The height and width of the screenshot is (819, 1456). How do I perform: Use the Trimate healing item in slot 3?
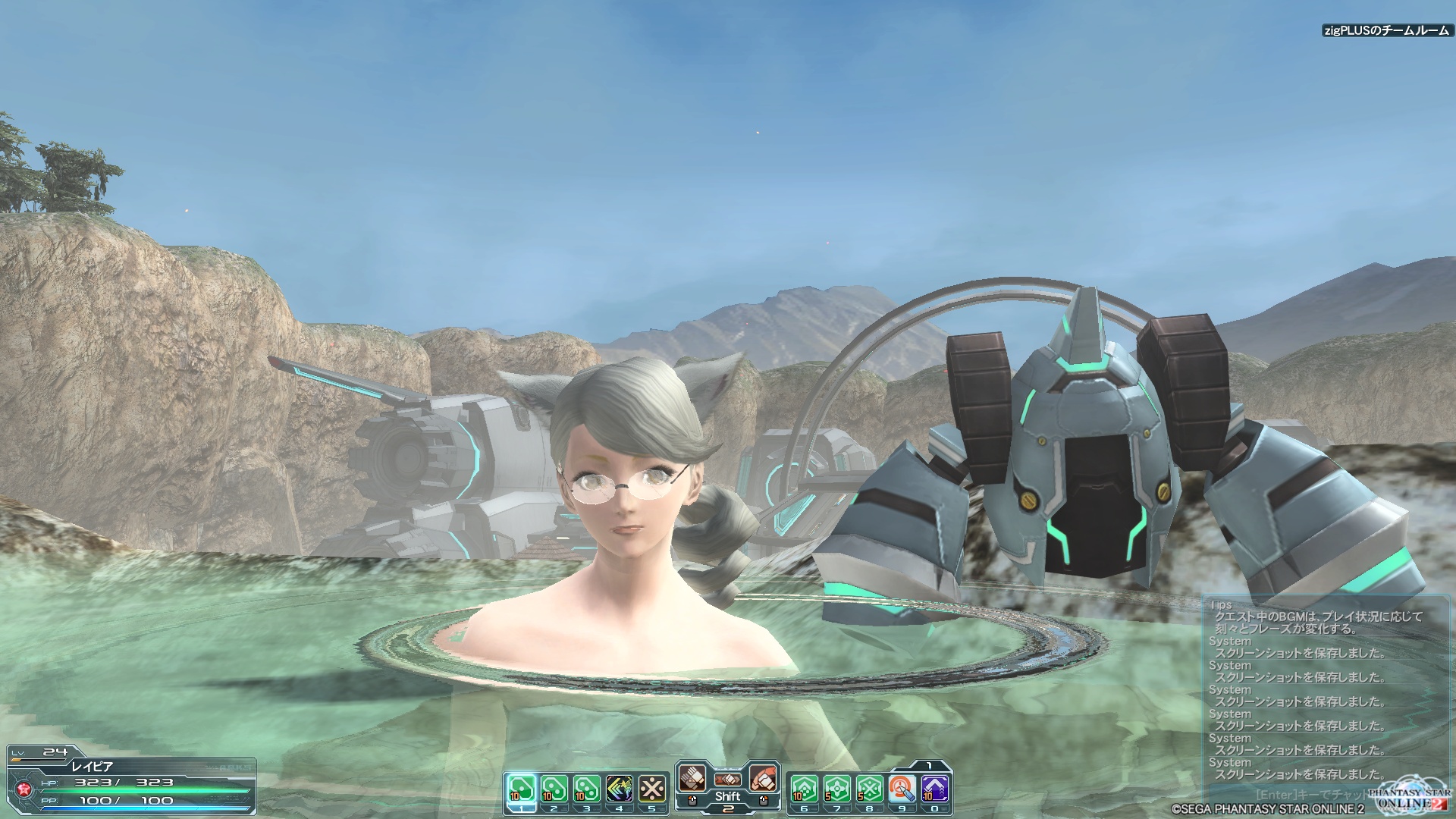(x=586, y=789)
